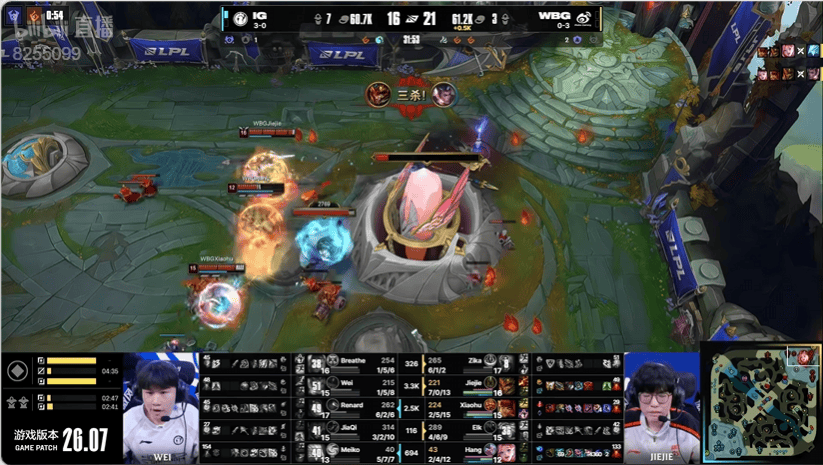823x465 pixels.
Task: Select Elk's row on the scoreboard
Action: click(474, 431)
